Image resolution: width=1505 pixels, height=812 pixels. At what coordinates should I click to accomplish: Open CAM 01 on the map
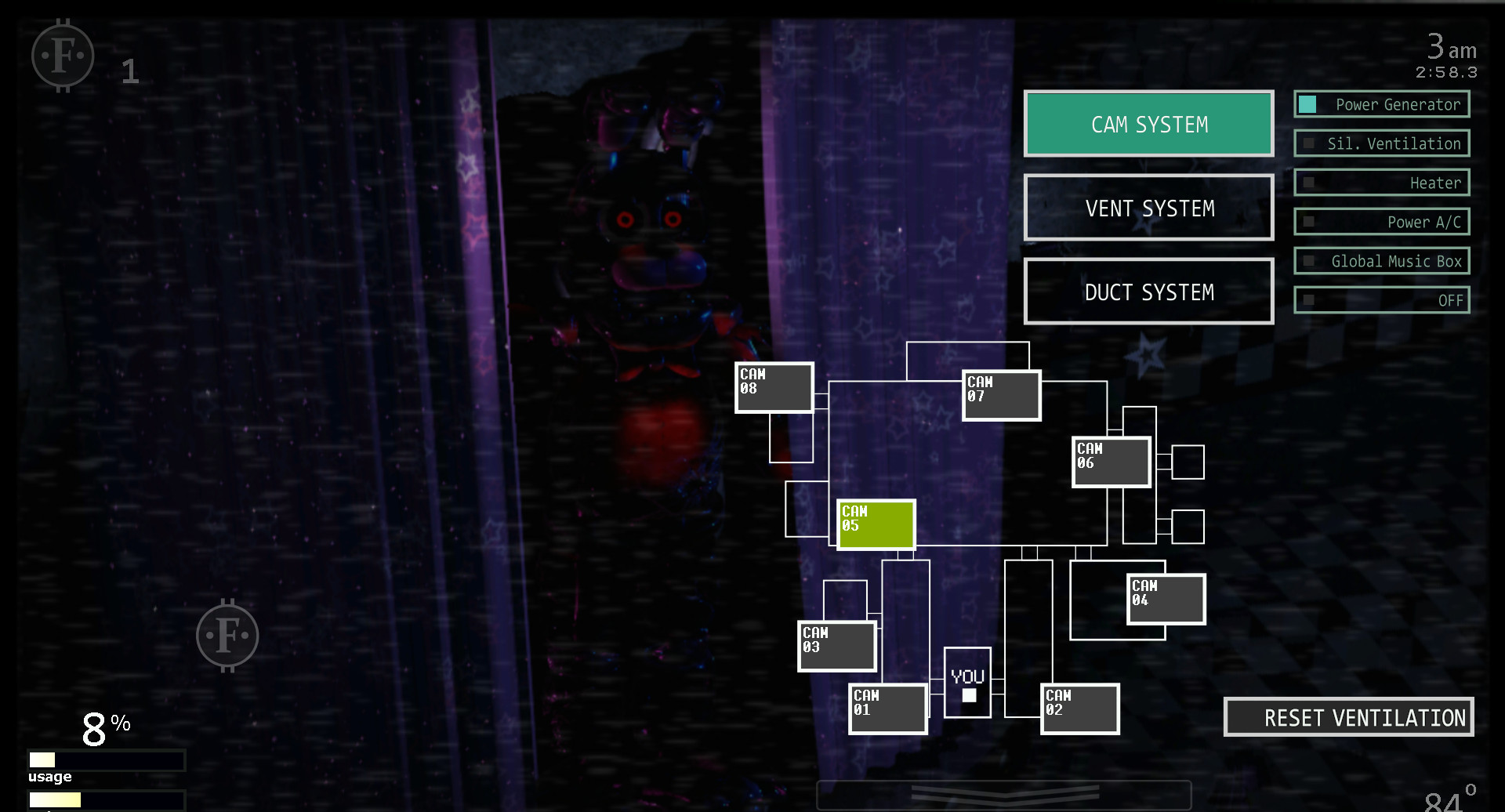coord(887,709)
